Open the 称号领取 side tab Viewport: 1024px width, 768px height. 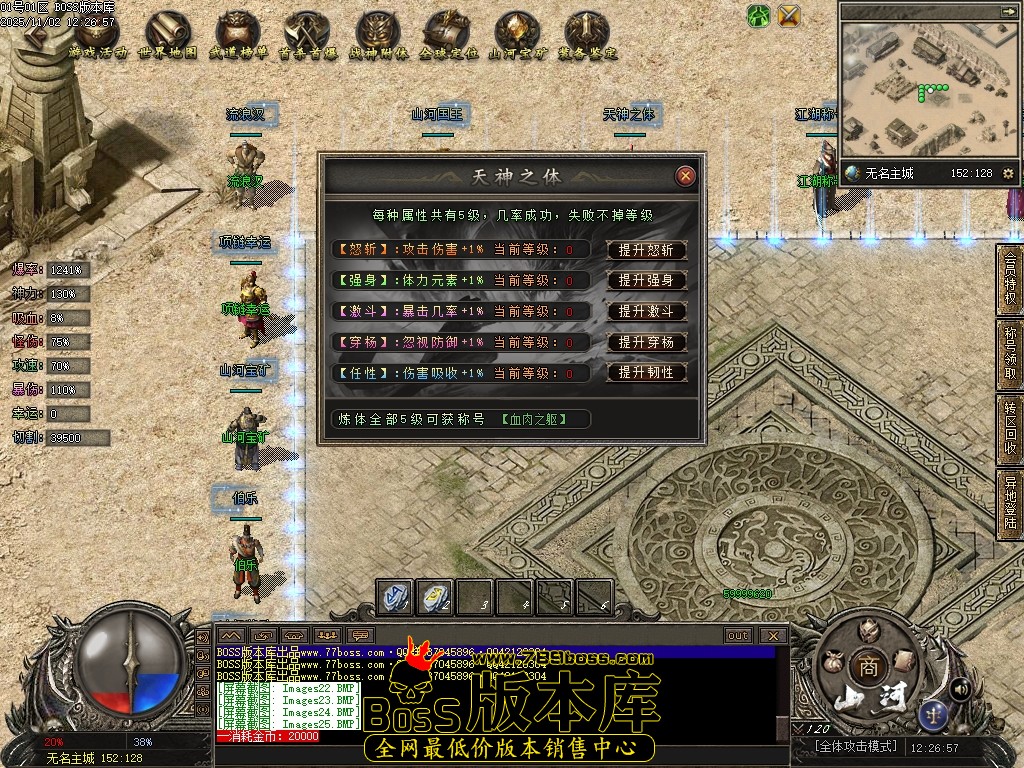coord(1010,352)
